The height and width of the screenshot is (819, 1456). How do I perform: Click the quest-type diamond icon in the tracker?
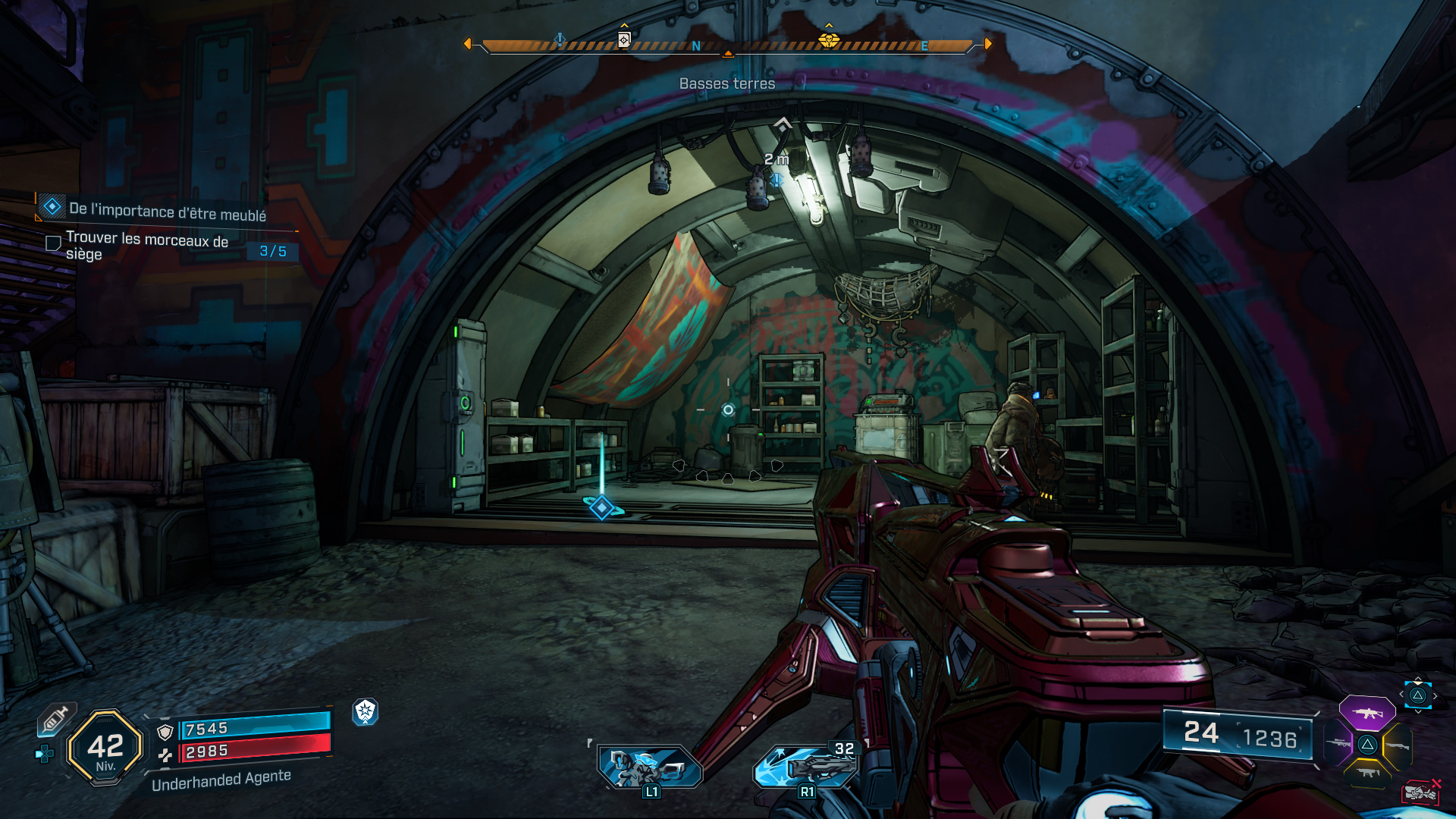(x=52, y=206)
